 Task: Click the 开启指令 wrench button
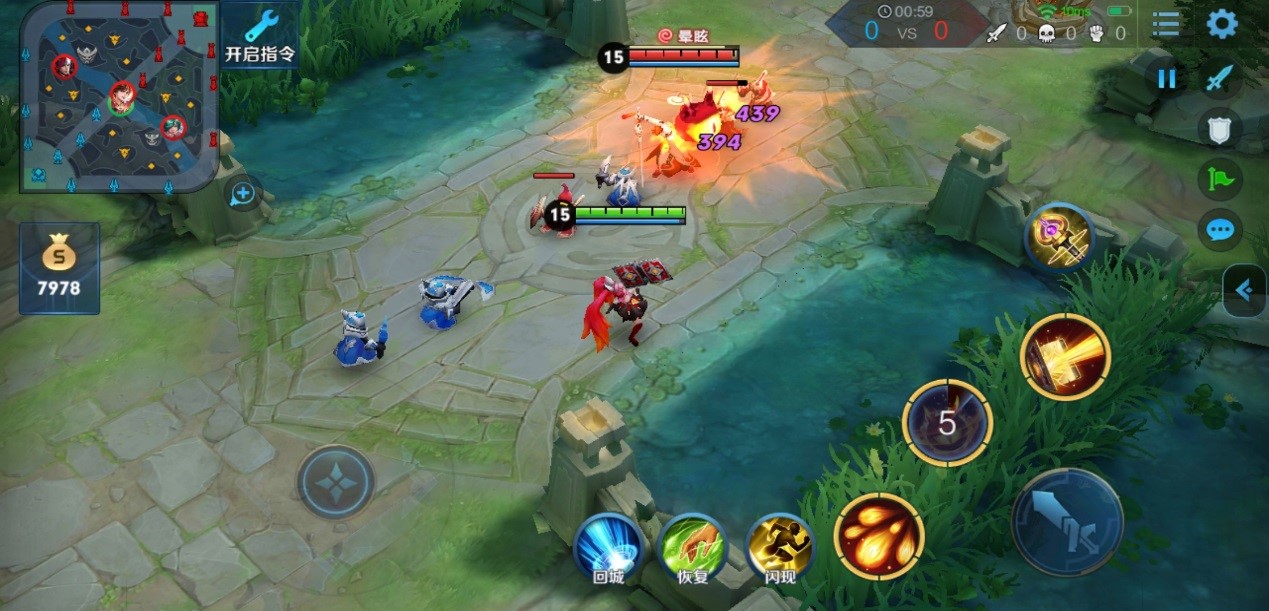[260, 36]
